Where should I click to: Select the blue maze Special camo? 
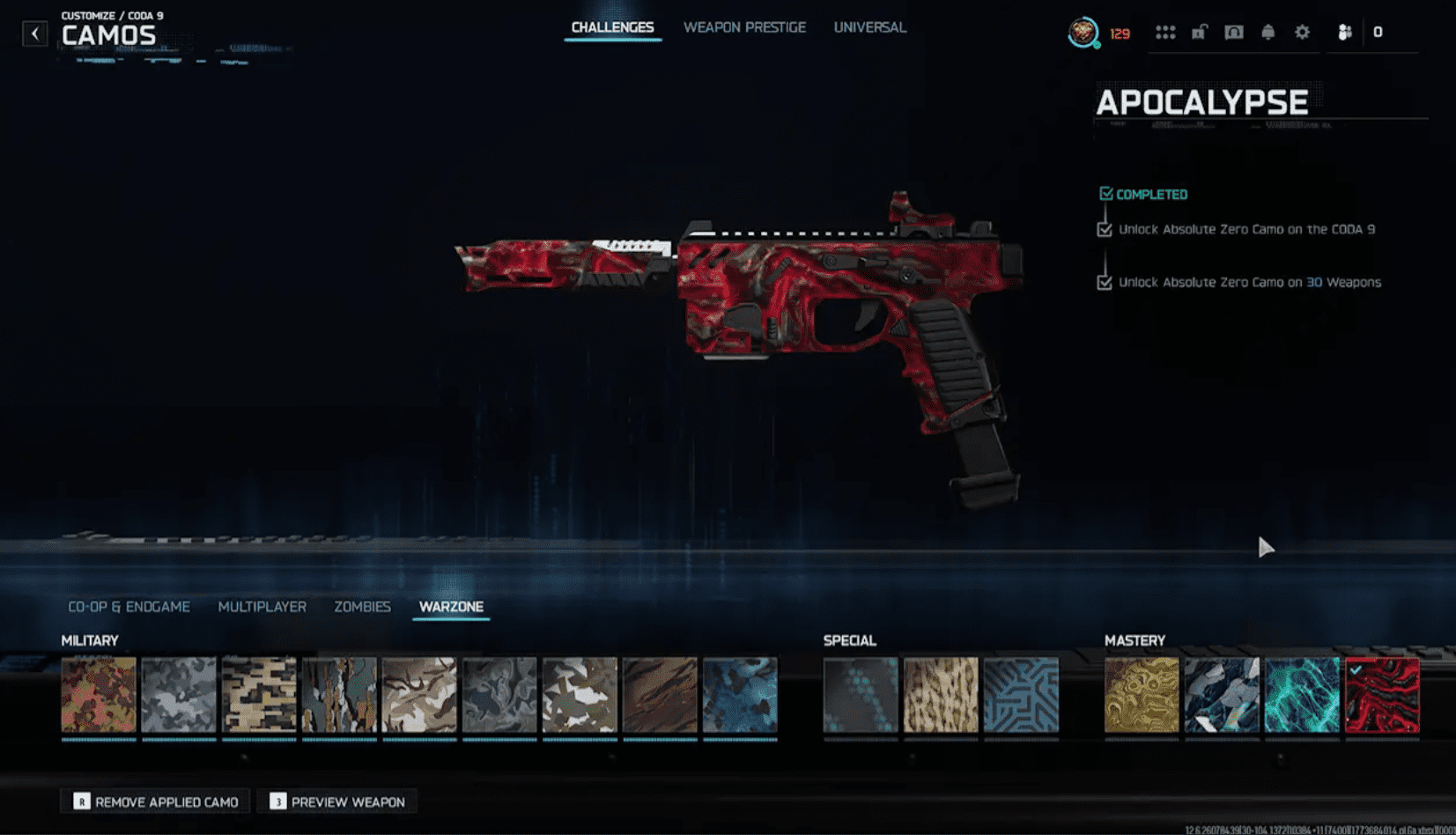1021,695
